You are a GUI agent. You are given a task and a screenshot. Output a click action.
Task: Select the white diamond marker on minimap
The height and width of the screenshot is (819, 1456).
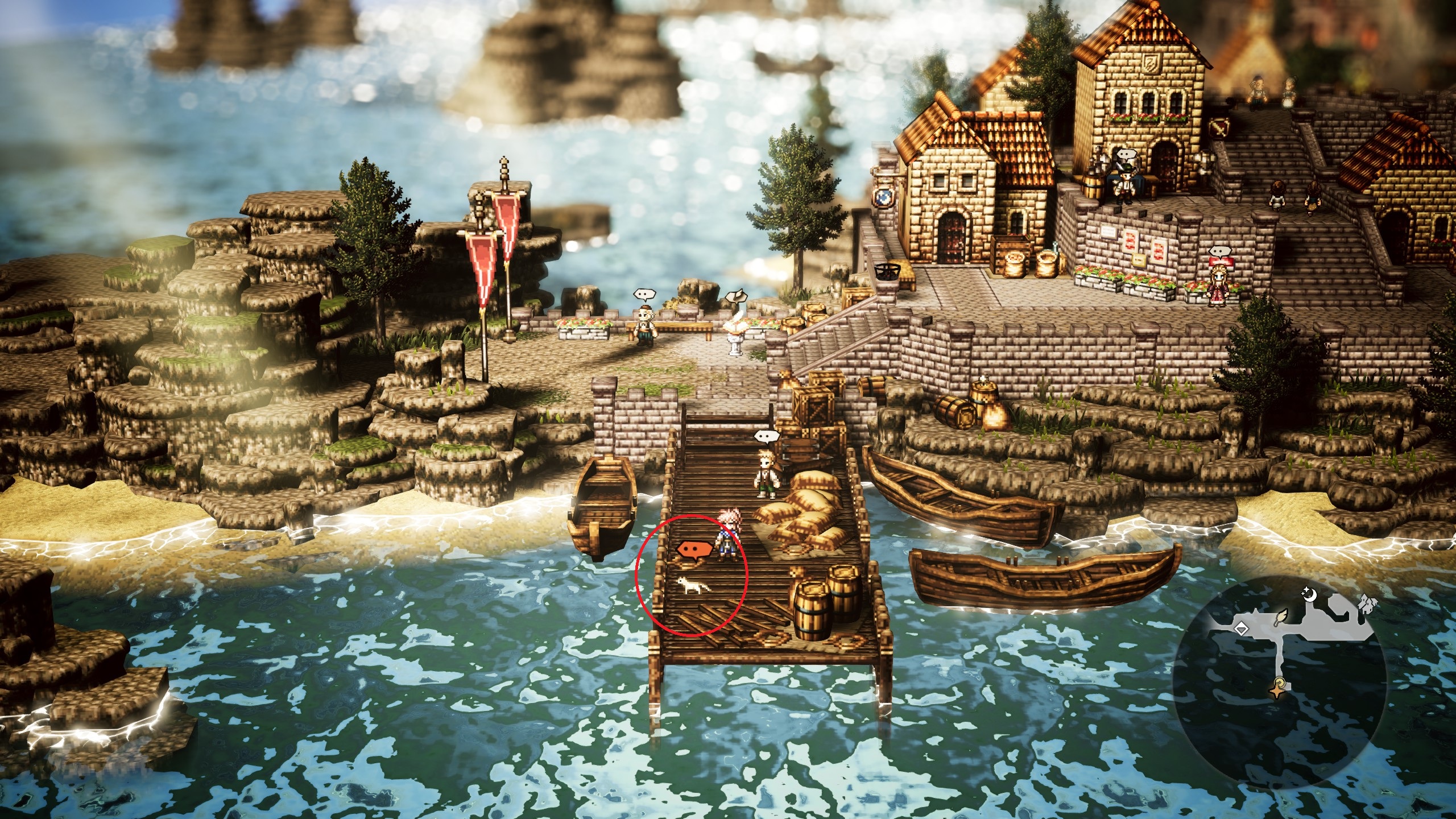click(x=1241, y=629)
